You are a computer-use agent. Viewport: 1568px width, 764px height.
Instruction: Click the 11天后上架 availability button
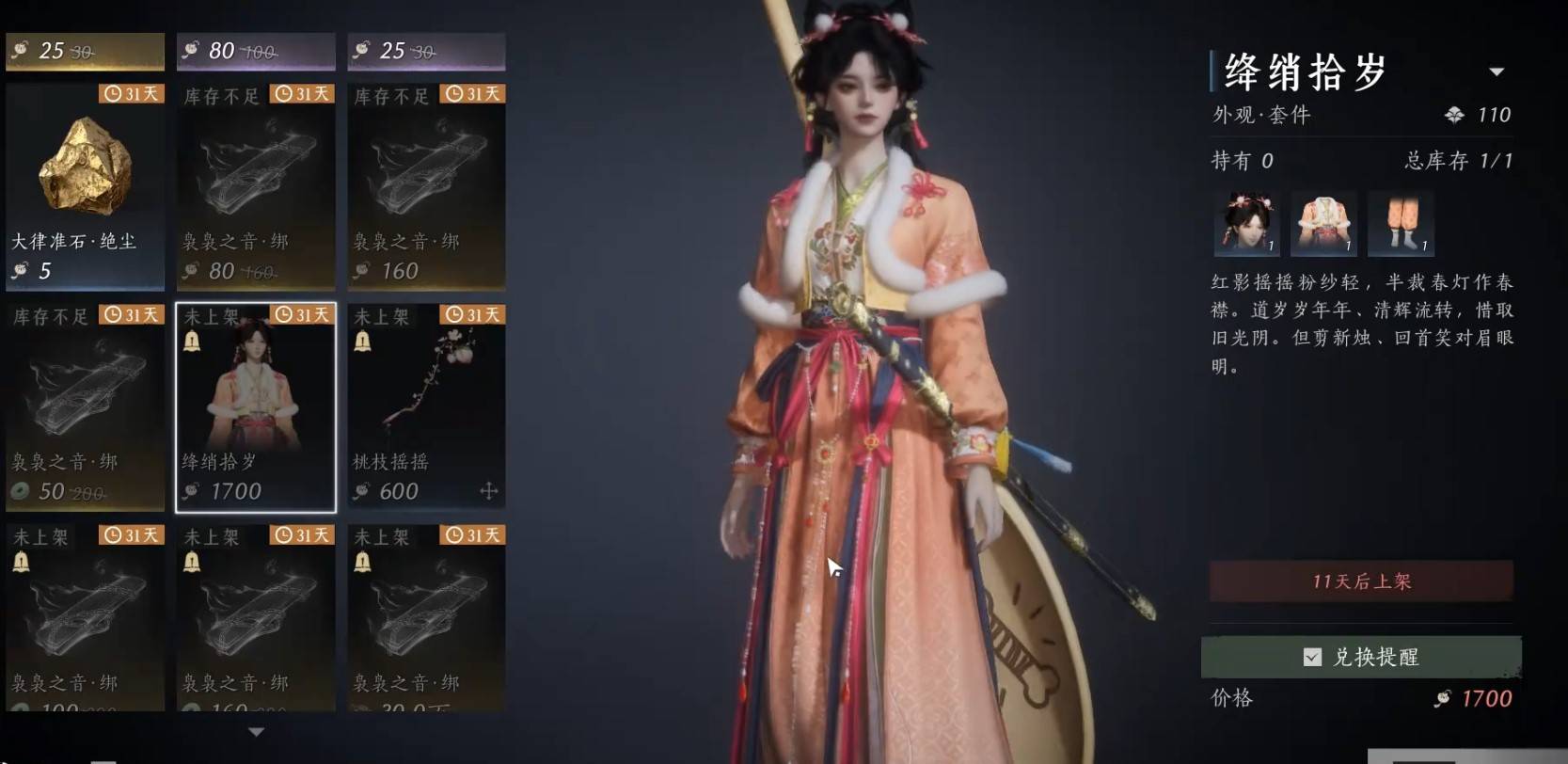[1361, 581]
